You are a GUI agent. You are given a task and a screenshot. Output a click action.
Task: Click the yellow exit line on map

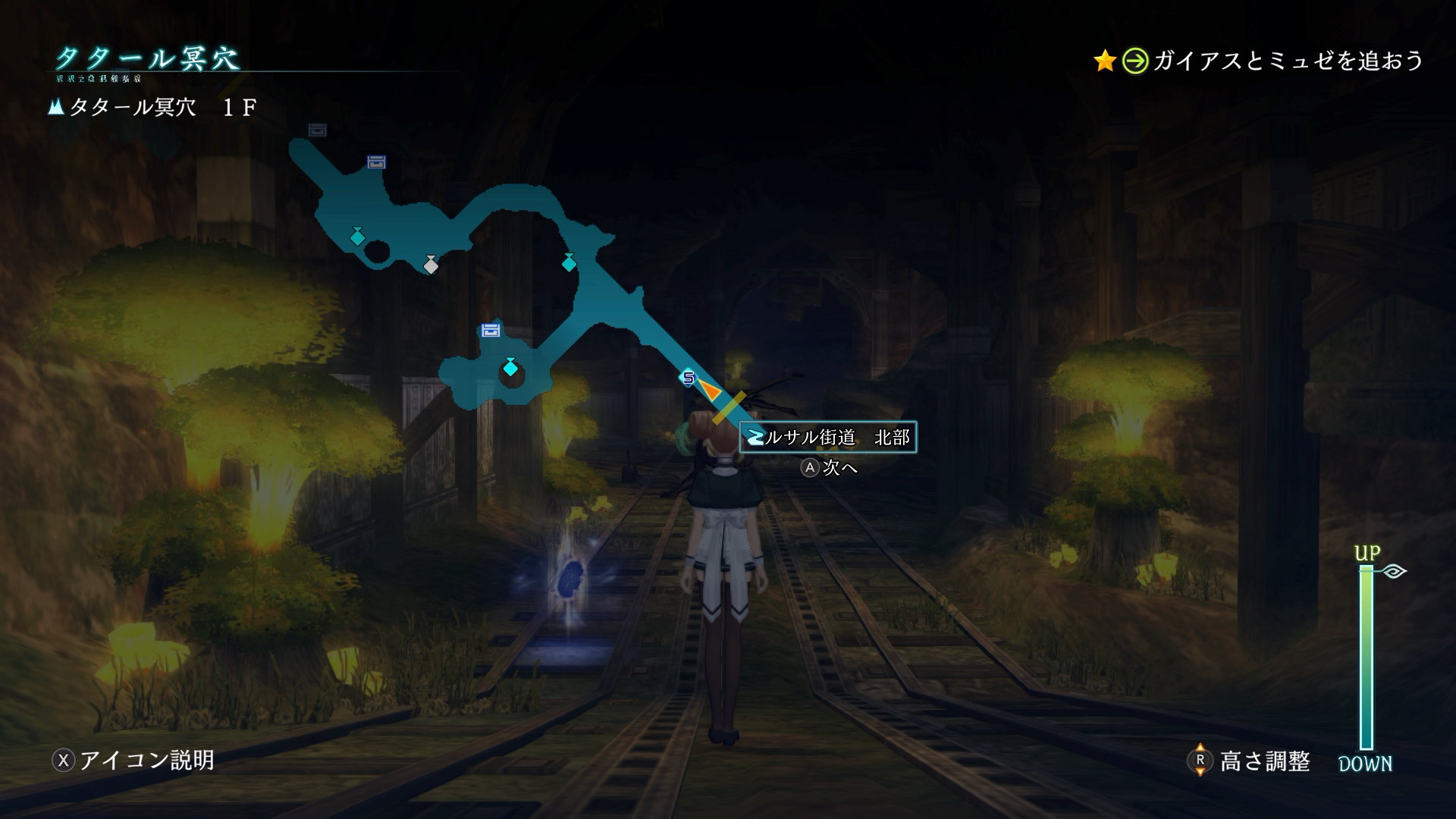click(x=729, y=408)
